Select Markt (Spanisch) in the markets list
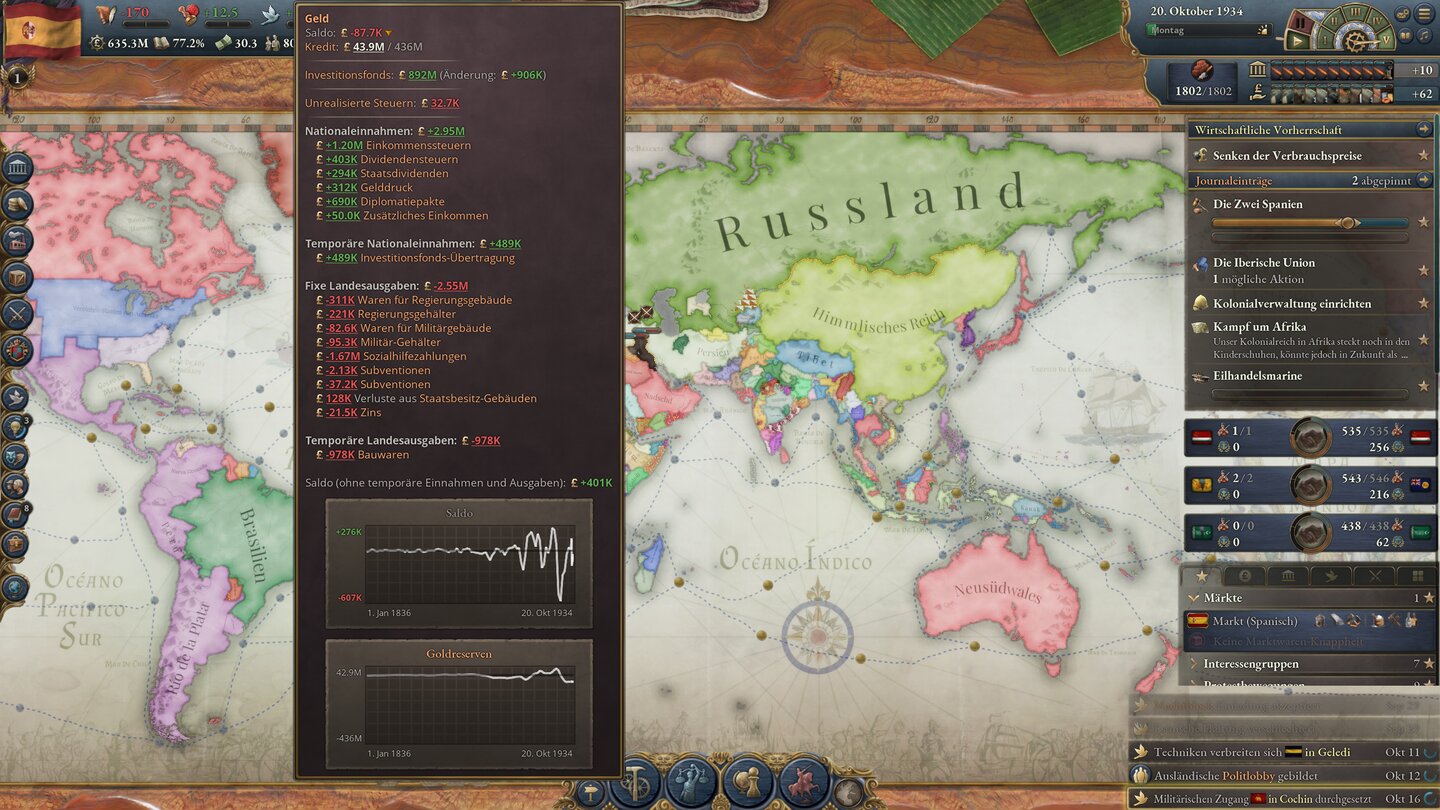Viewport: 1440px width, 810px height. tap(1255, 621)
